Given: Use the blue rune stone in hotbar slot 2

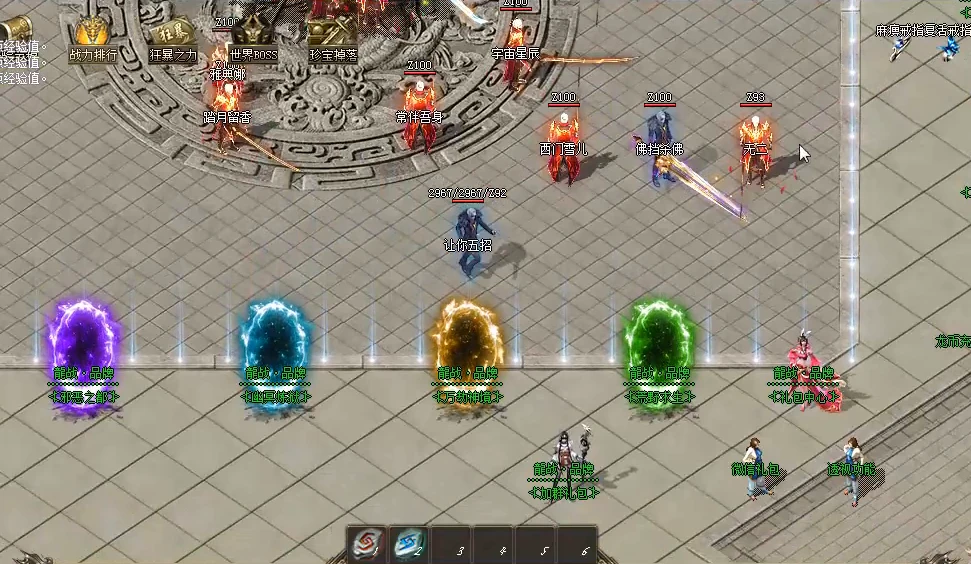Looking at the screenshot, I should 408,545.
